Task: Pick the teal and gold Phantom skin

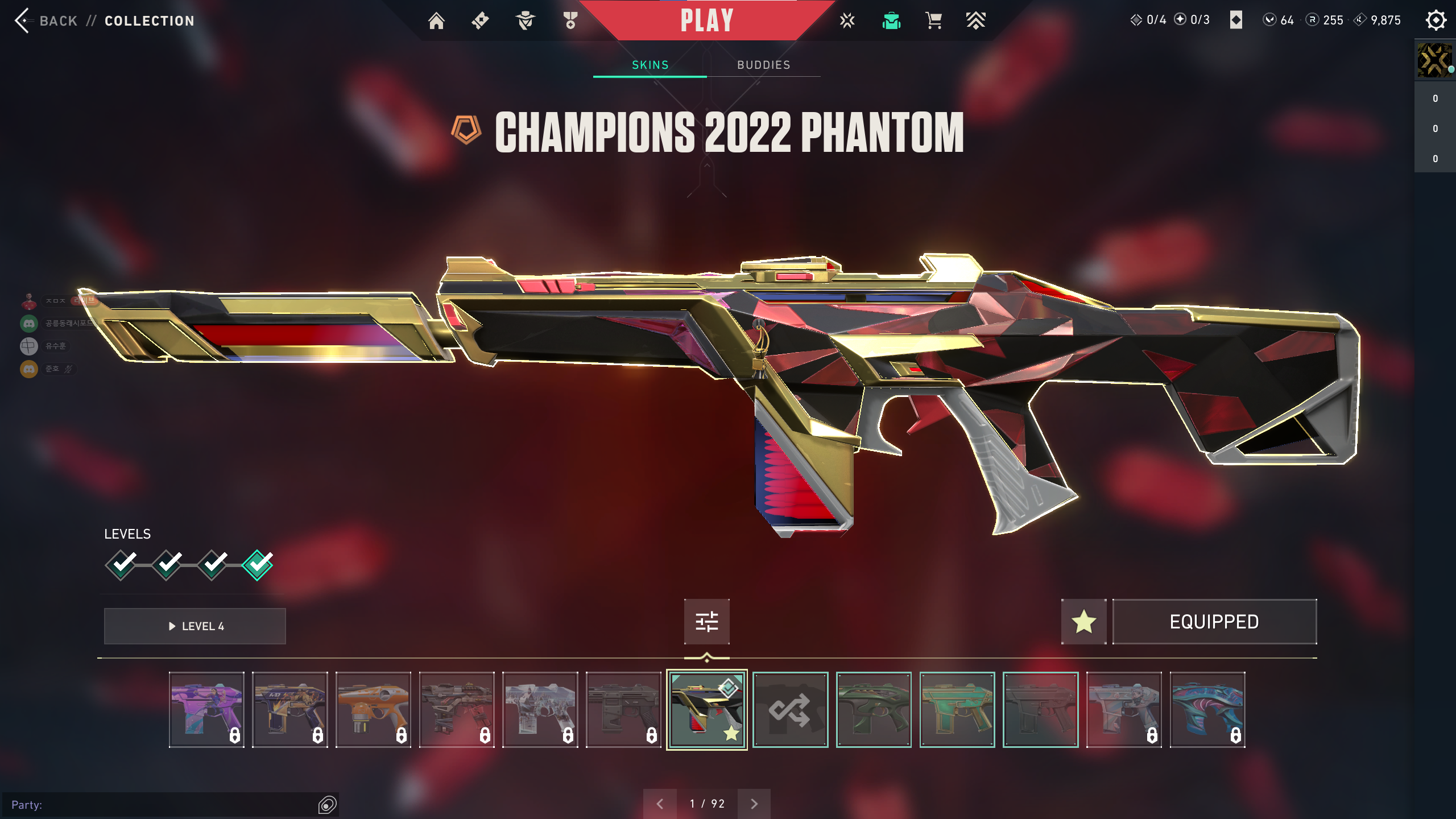Action: pyautogui.click(x=957, y=710)
